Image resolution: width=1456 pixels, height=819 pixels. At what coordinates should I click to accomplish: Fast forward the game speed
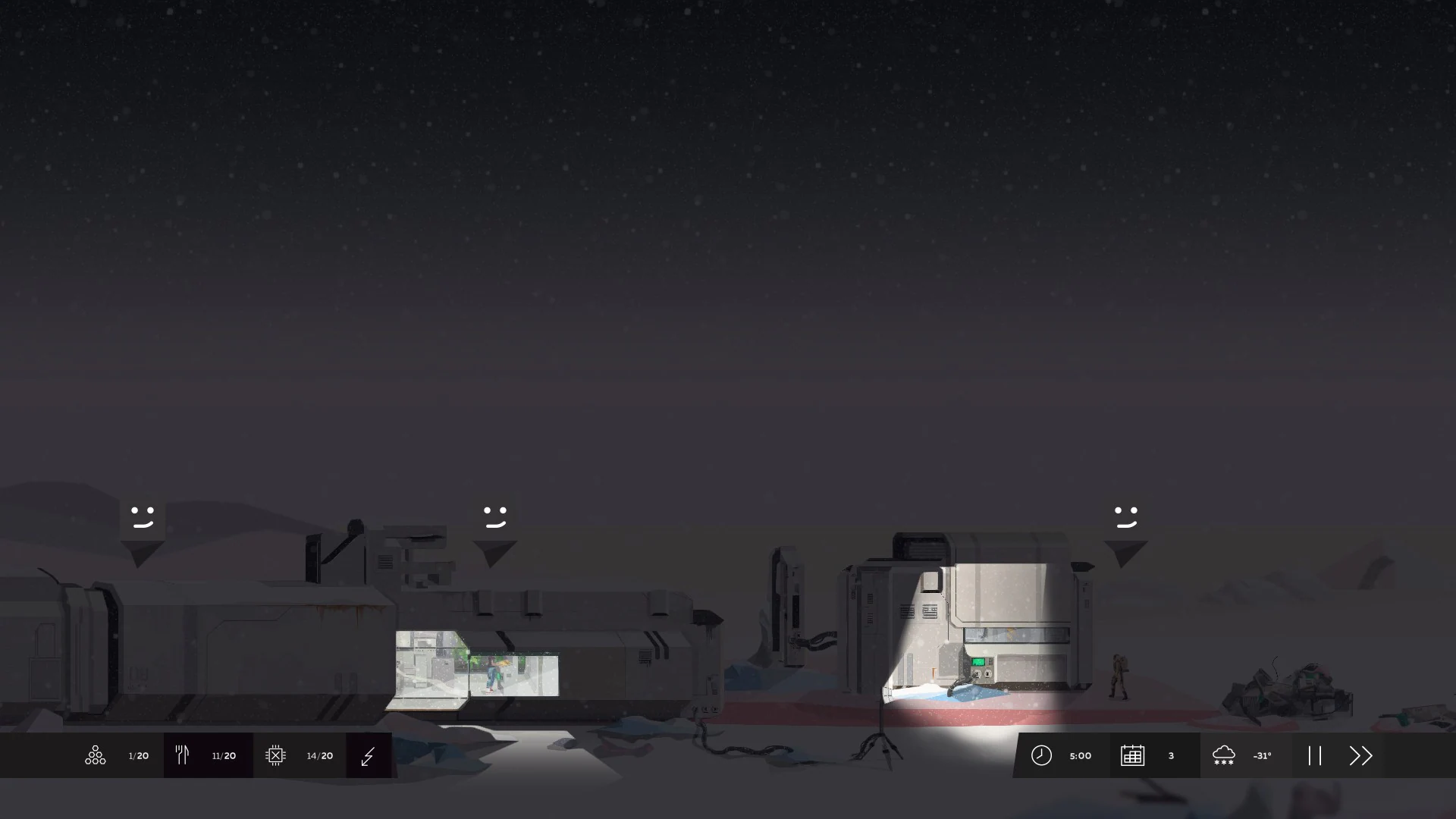[1361, 755]
